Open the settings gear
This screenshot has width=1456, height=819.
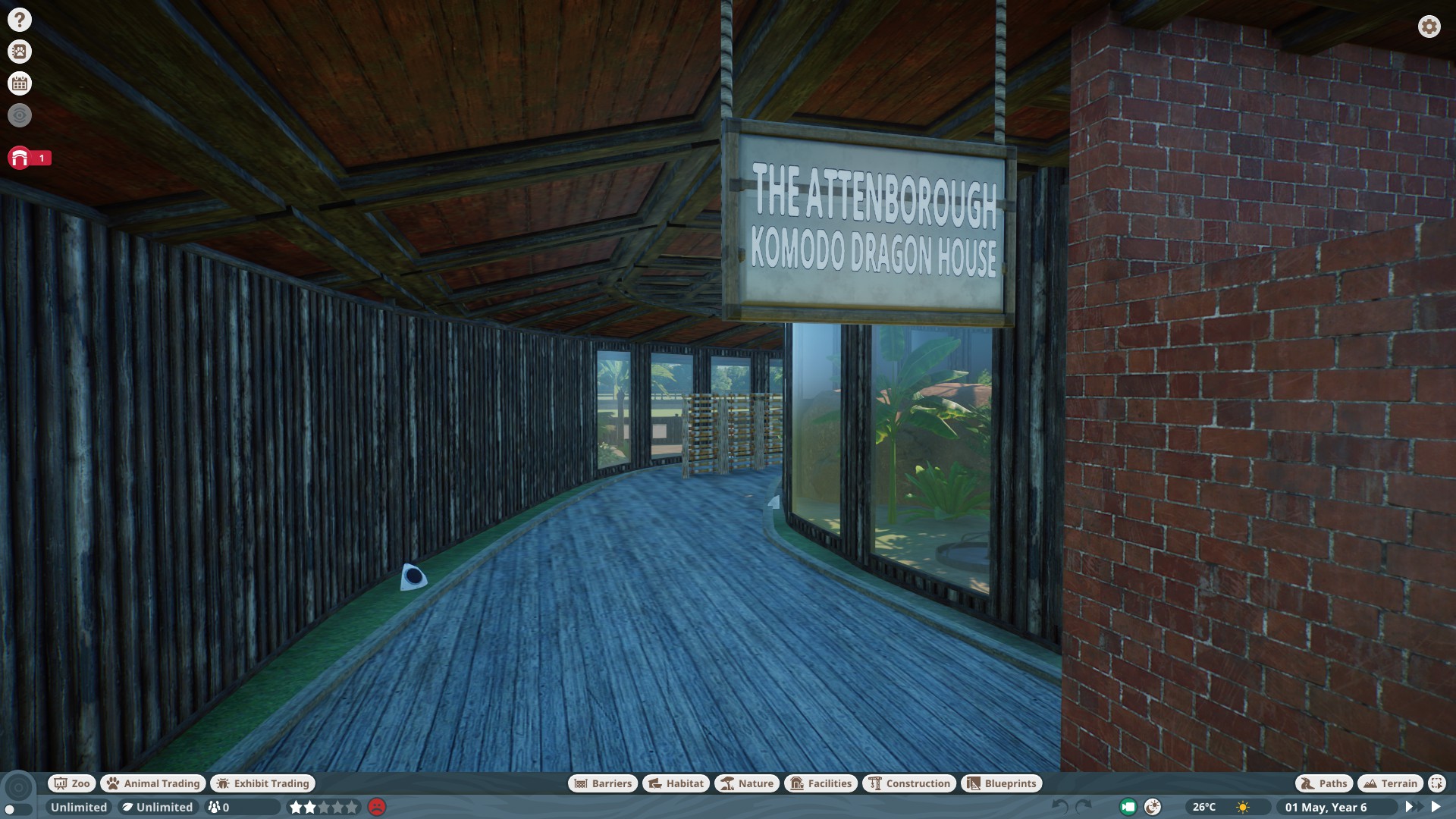click(x=1429, y=27)
